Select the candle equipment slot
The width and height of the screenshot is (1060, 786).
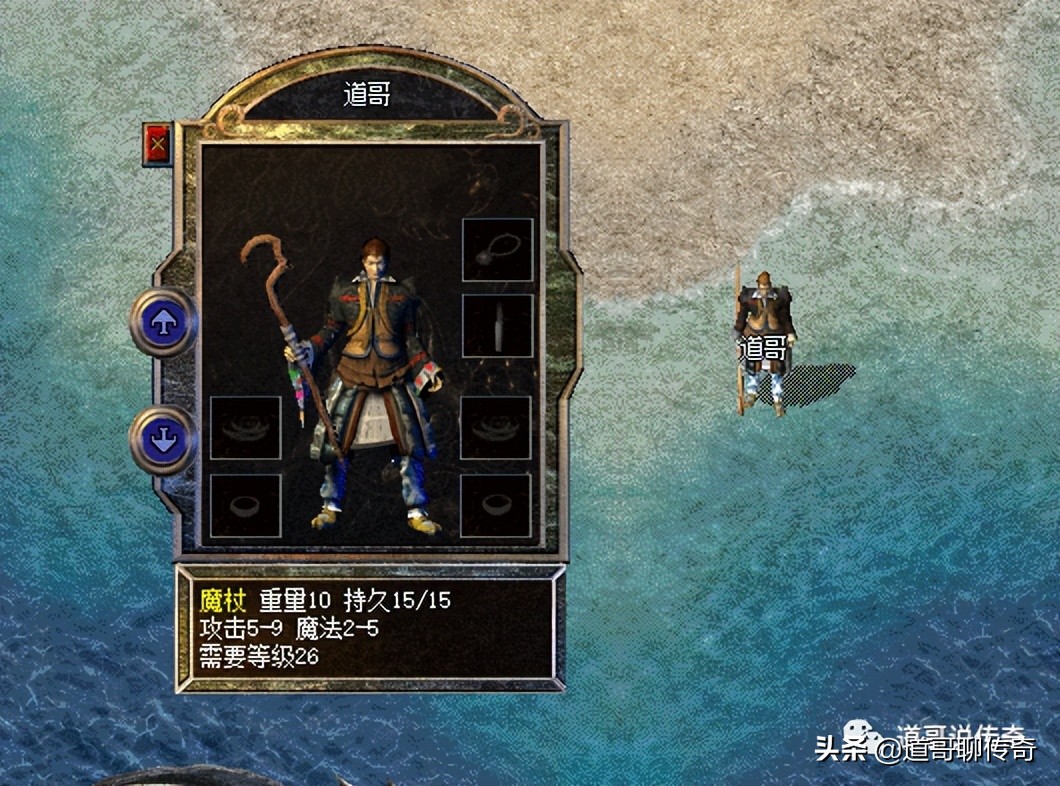[x=497, y=325]
